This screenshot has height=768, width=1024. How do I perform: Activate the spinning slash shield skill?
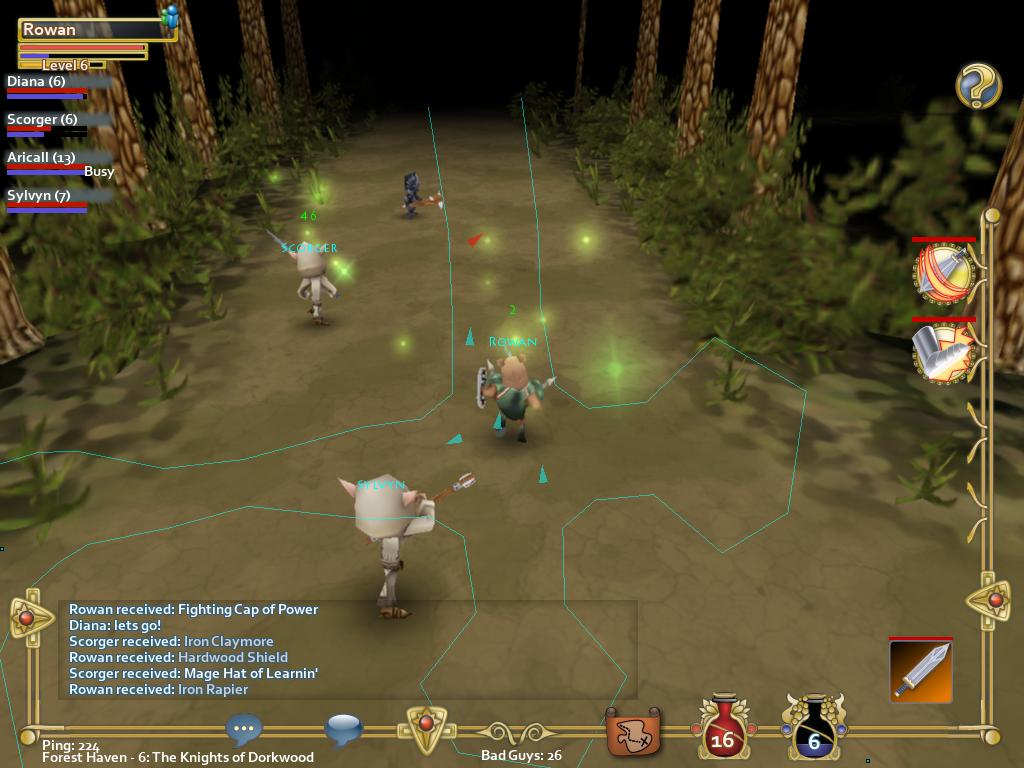[943, 272]
